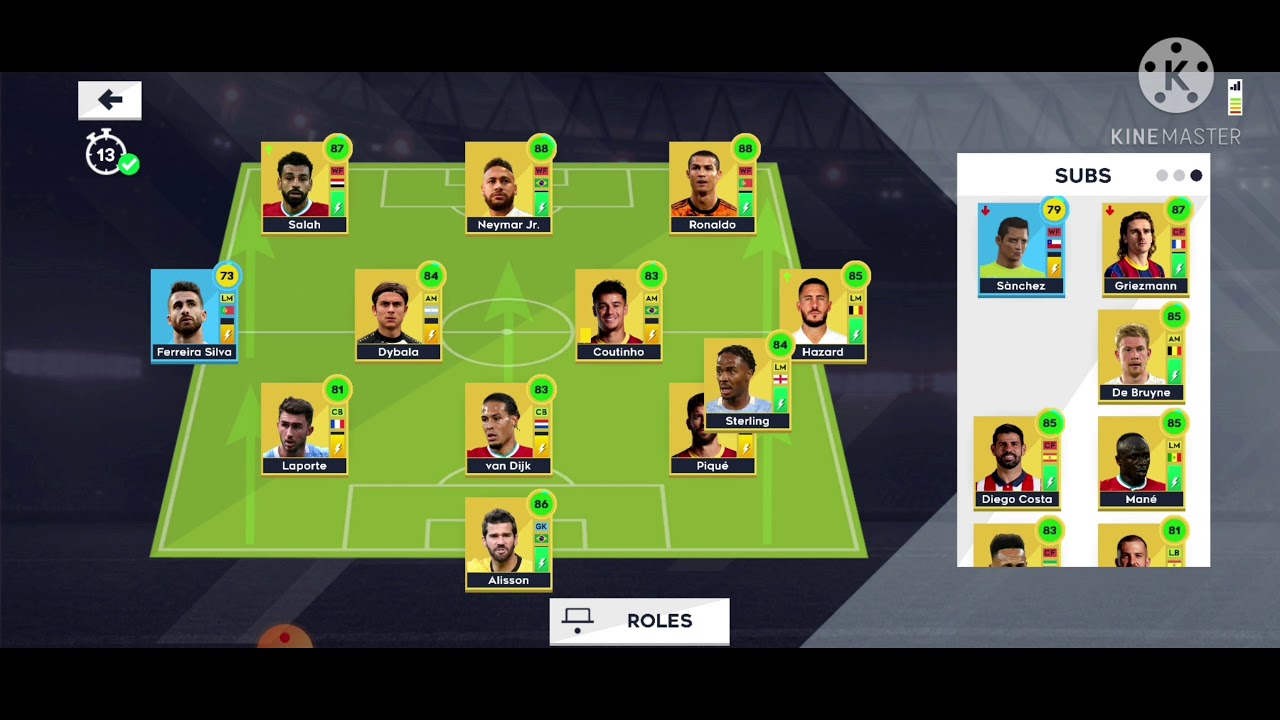Select Ferreira Silva's card
The width and height of the screenshot is (1280, 720).
[x=194, y=315]
